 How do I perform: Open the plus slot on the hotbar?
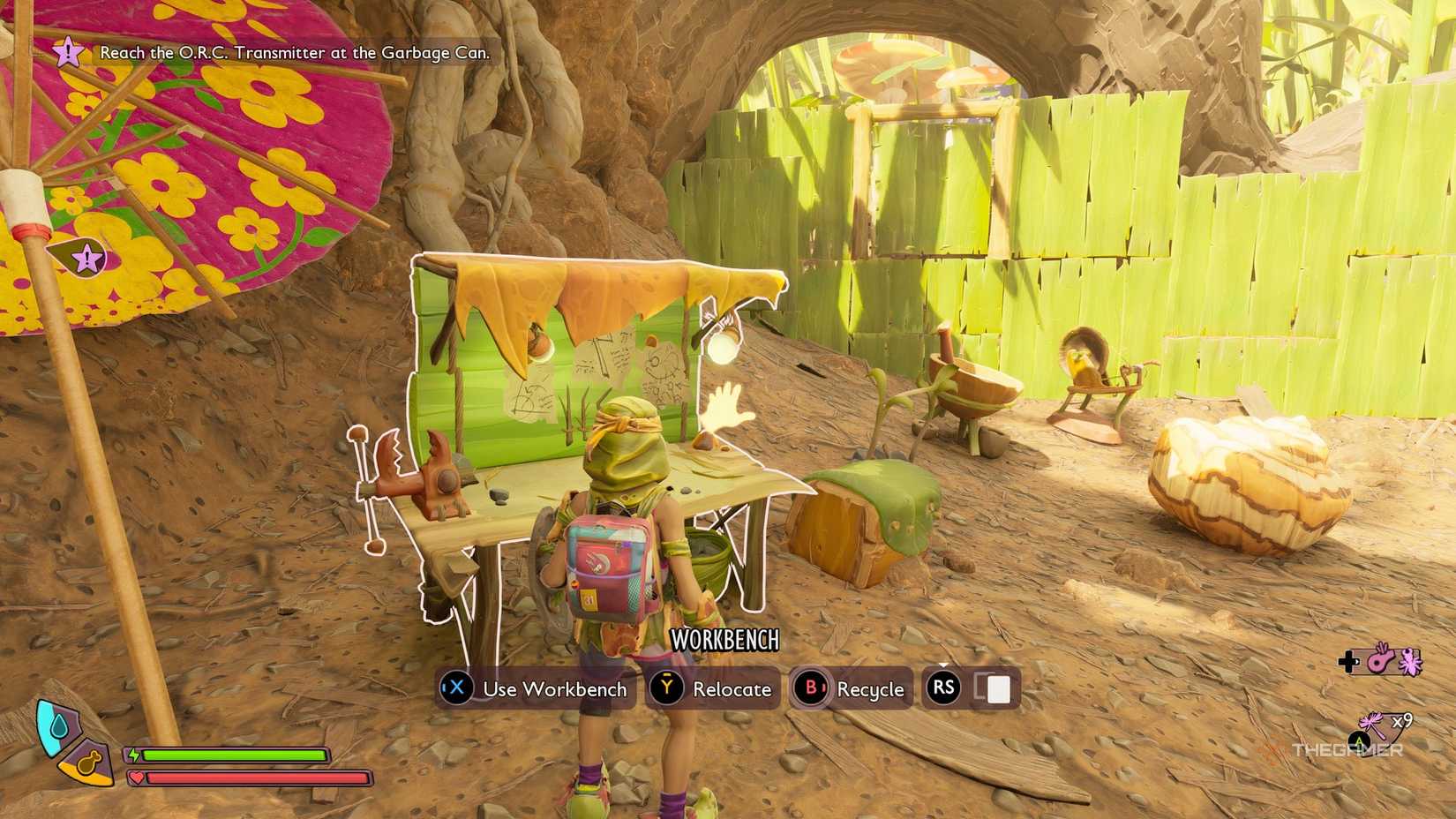pyautogui.click(x=1348, y=661)
